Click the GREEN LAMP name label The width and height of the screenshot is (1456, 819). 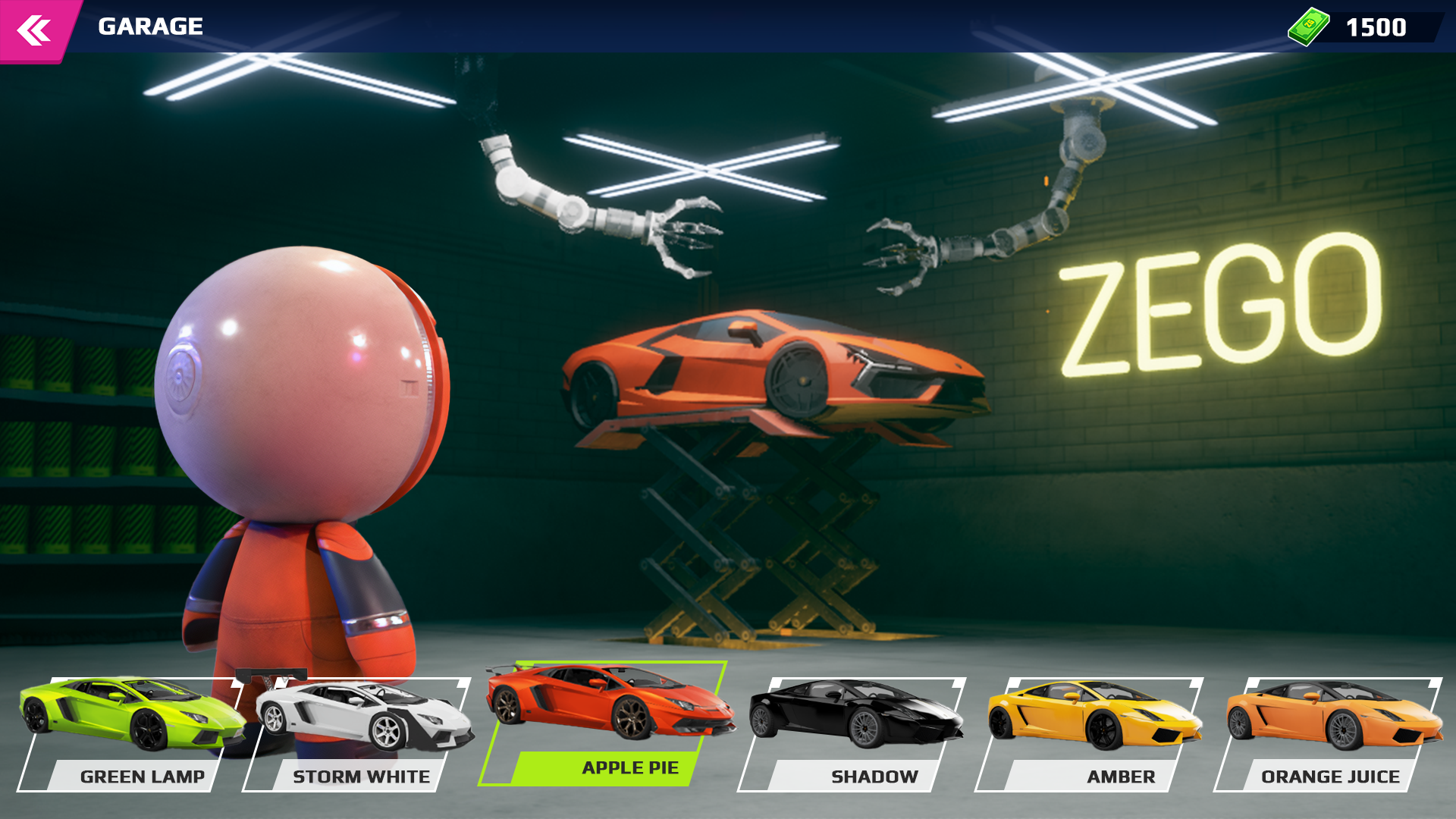(143, 776)
